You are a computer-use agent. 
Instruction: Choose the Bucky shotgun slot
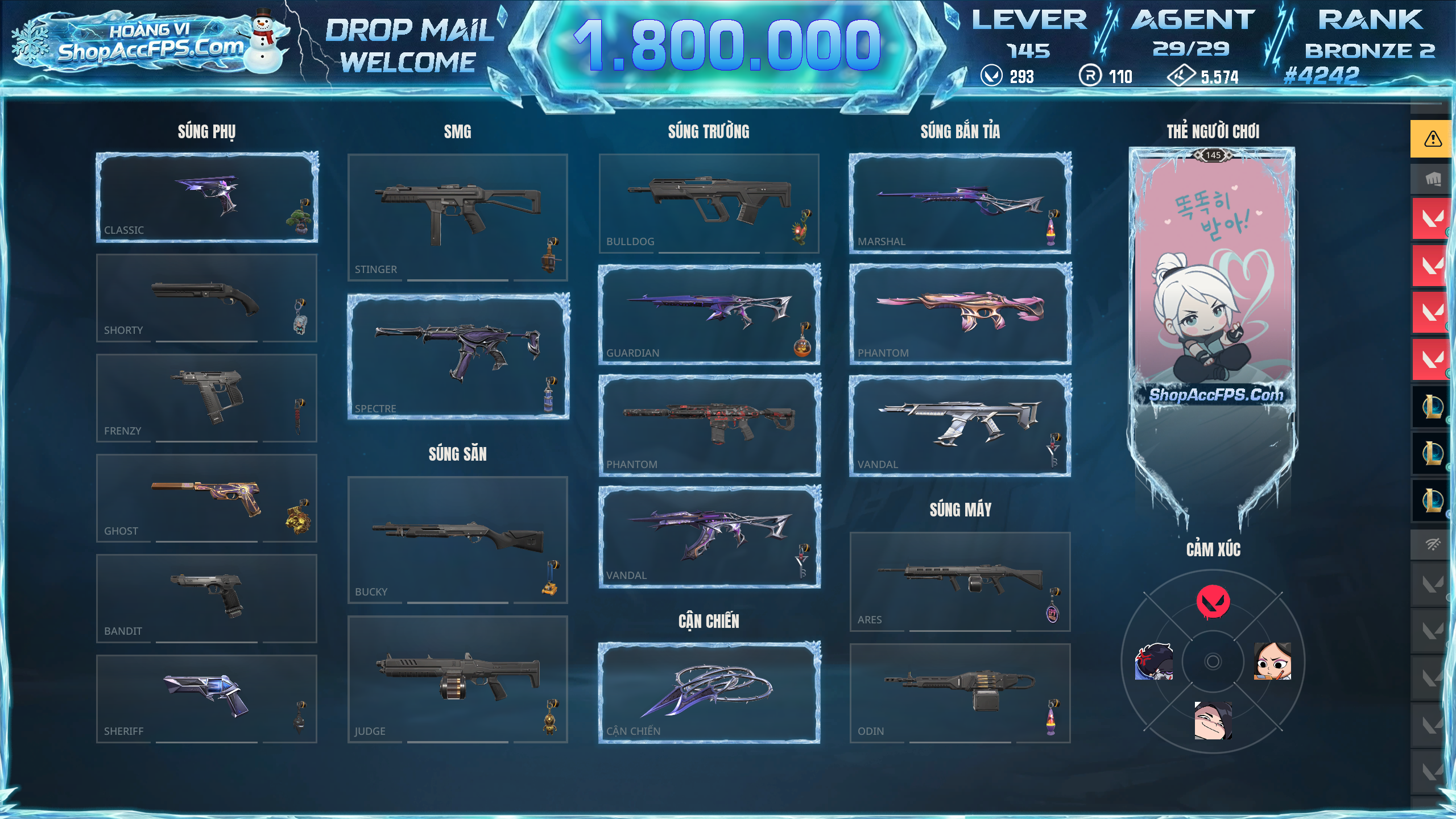point(457,539)
